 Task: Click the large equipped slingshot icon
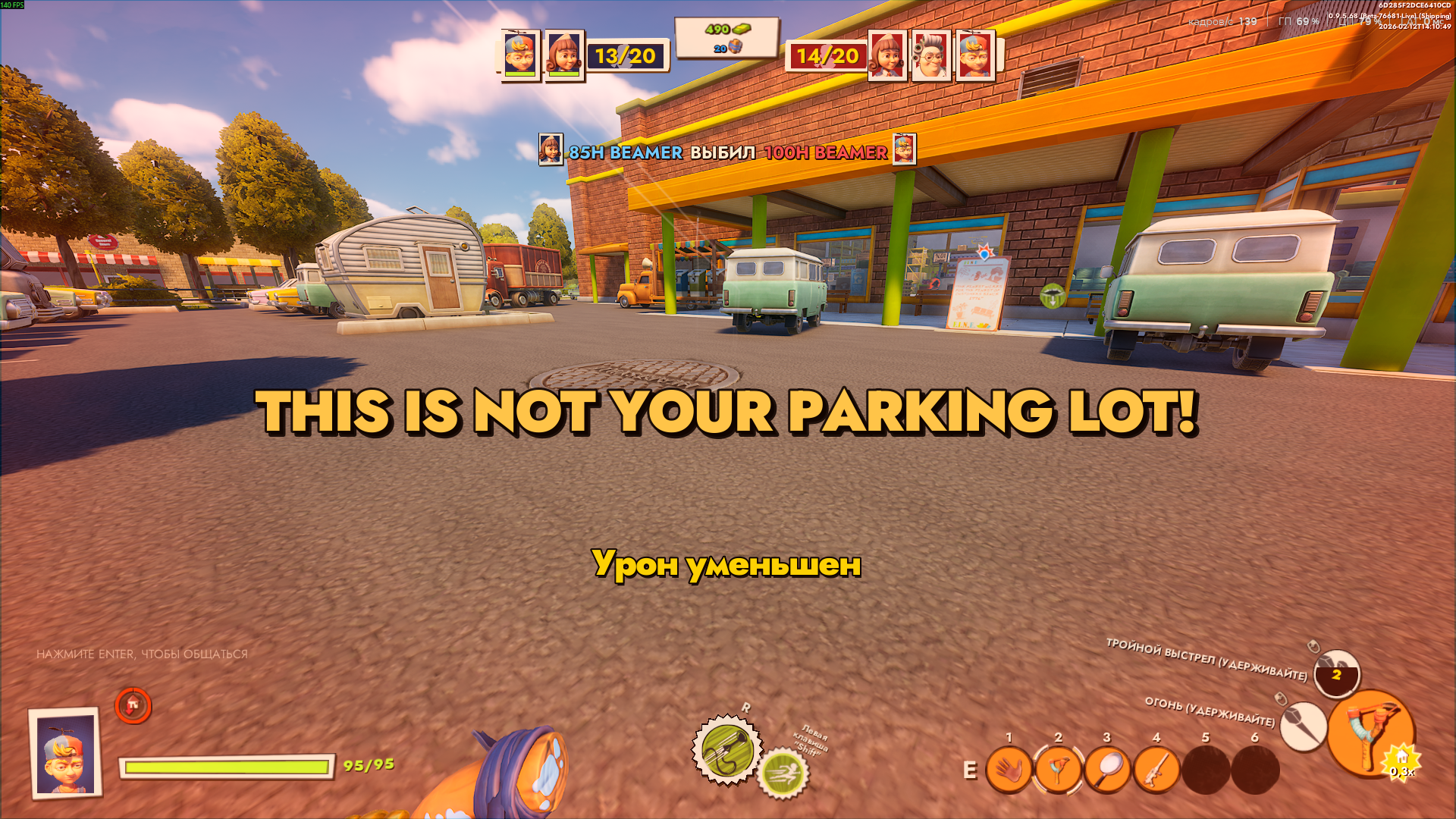(x=1370, y=732)
